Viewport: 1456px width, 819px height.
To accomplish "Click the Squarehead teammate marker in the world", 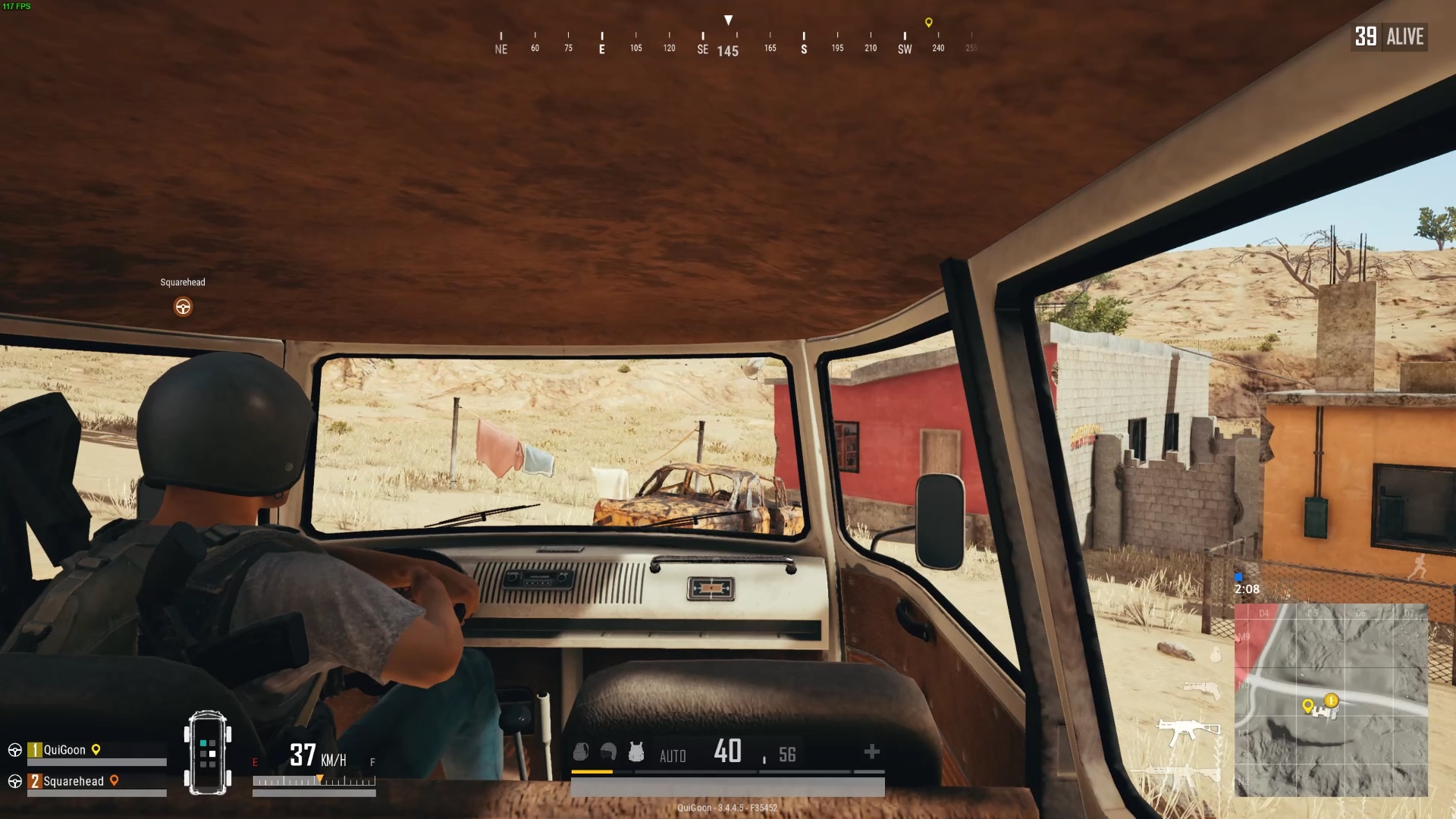I will [x=182, y=306].
